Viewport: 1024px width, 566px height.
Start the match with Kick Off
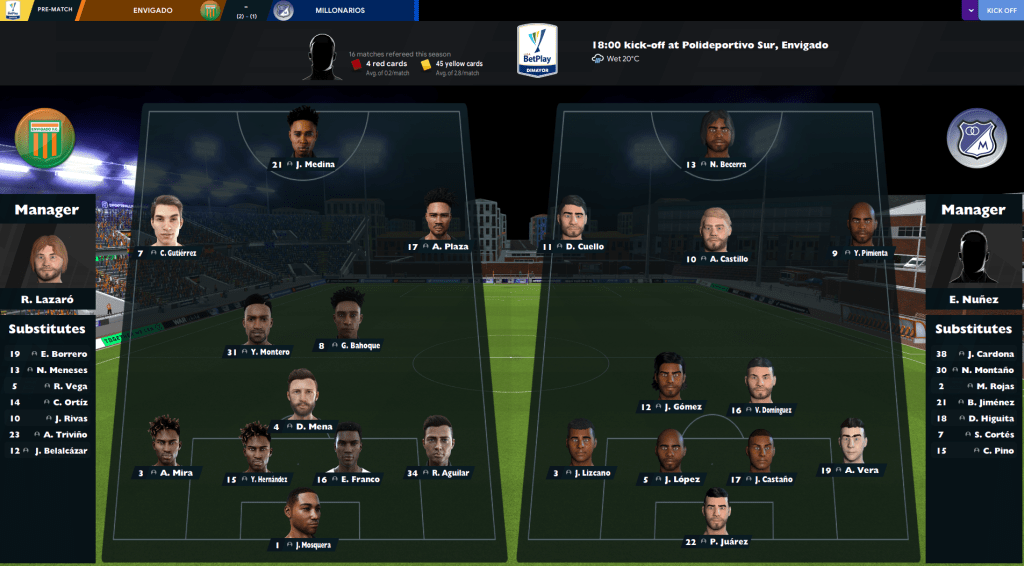point(1001,11)
